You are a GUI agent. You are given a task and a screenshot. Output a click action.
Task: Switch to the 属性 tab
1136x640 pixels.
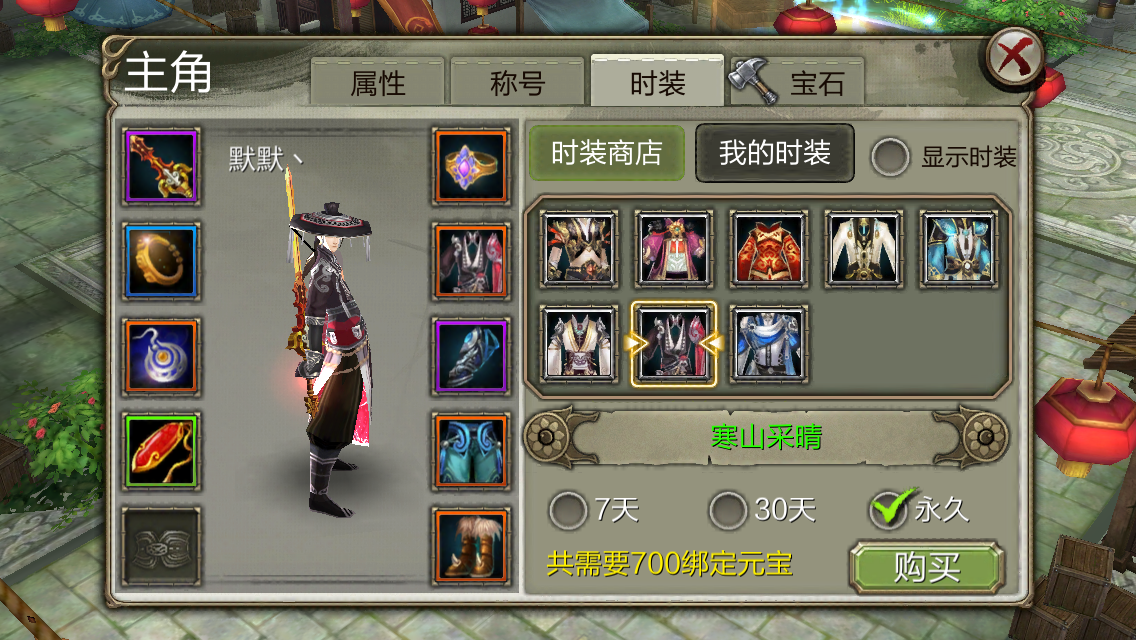[377, 83]
